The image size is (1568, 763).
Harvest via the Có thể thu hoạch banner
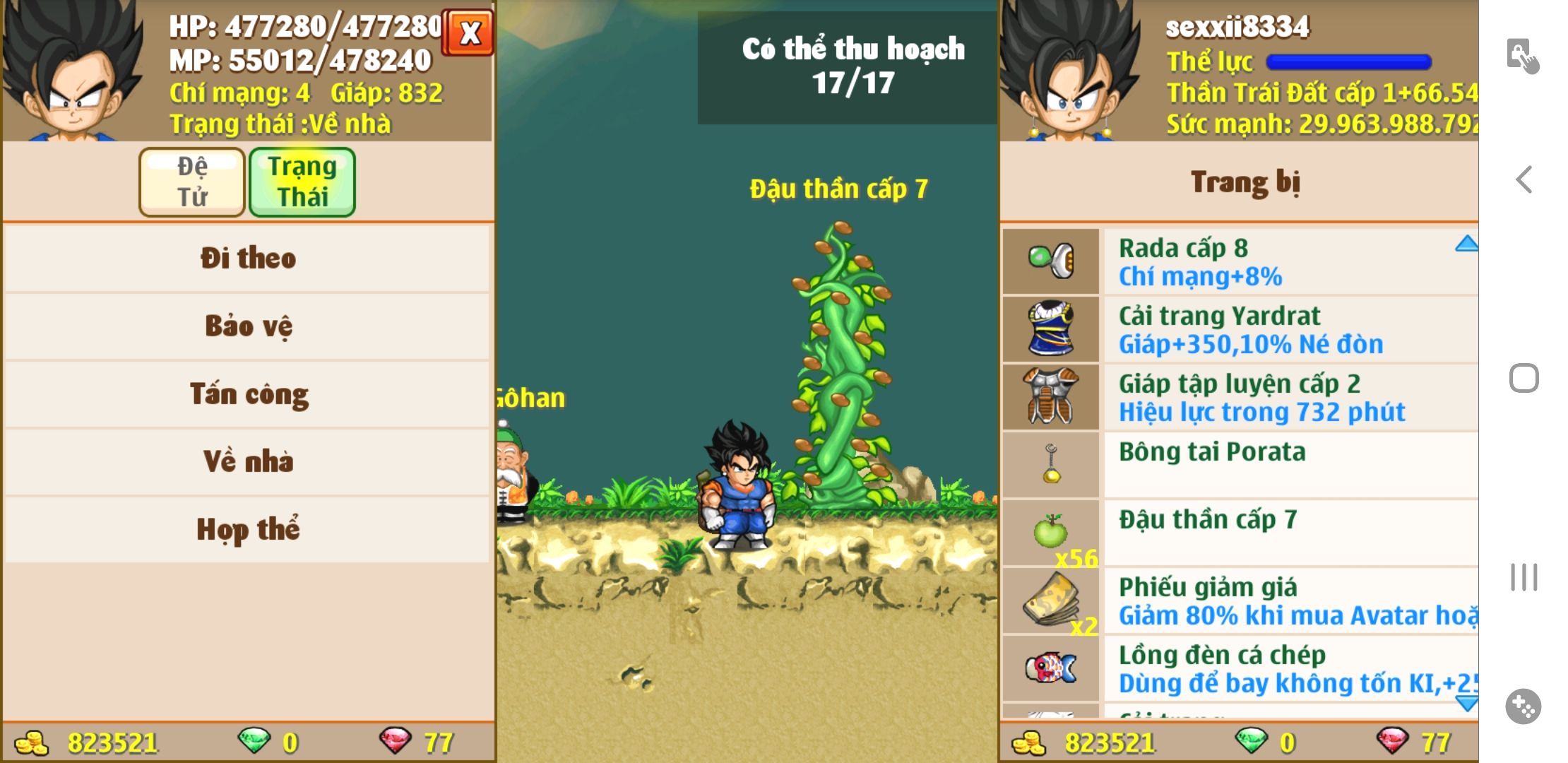point(853,66)
